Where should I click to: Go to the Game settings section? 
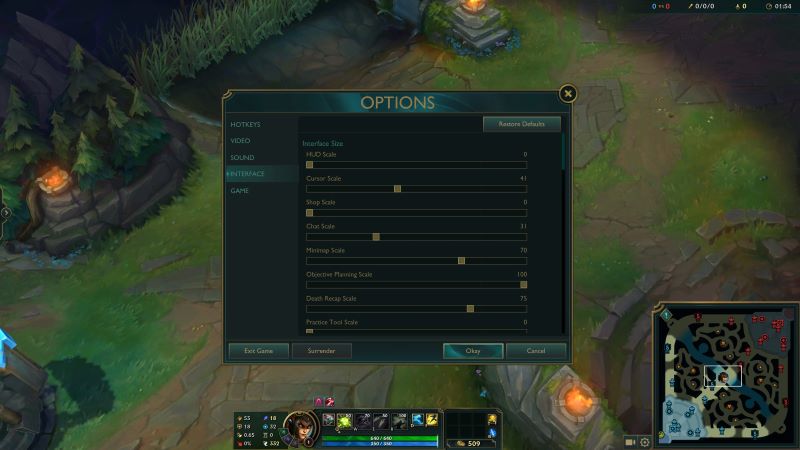click(x=240, y=190)
